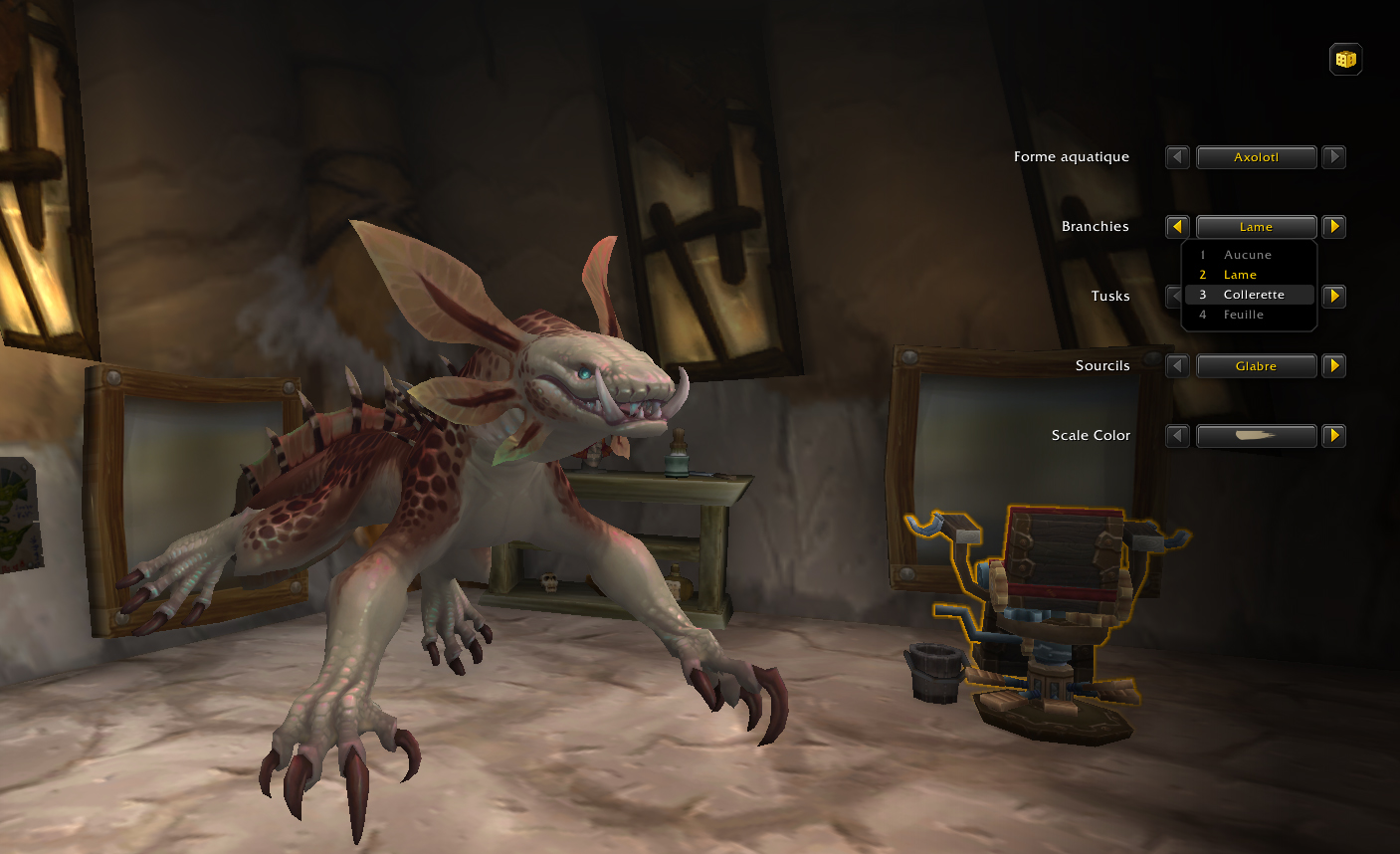Image resolution: width=1400 pixels, height=854 pixels.
Task: Choose previous Branchies style arrow
Action: [x=1177, y=227]
